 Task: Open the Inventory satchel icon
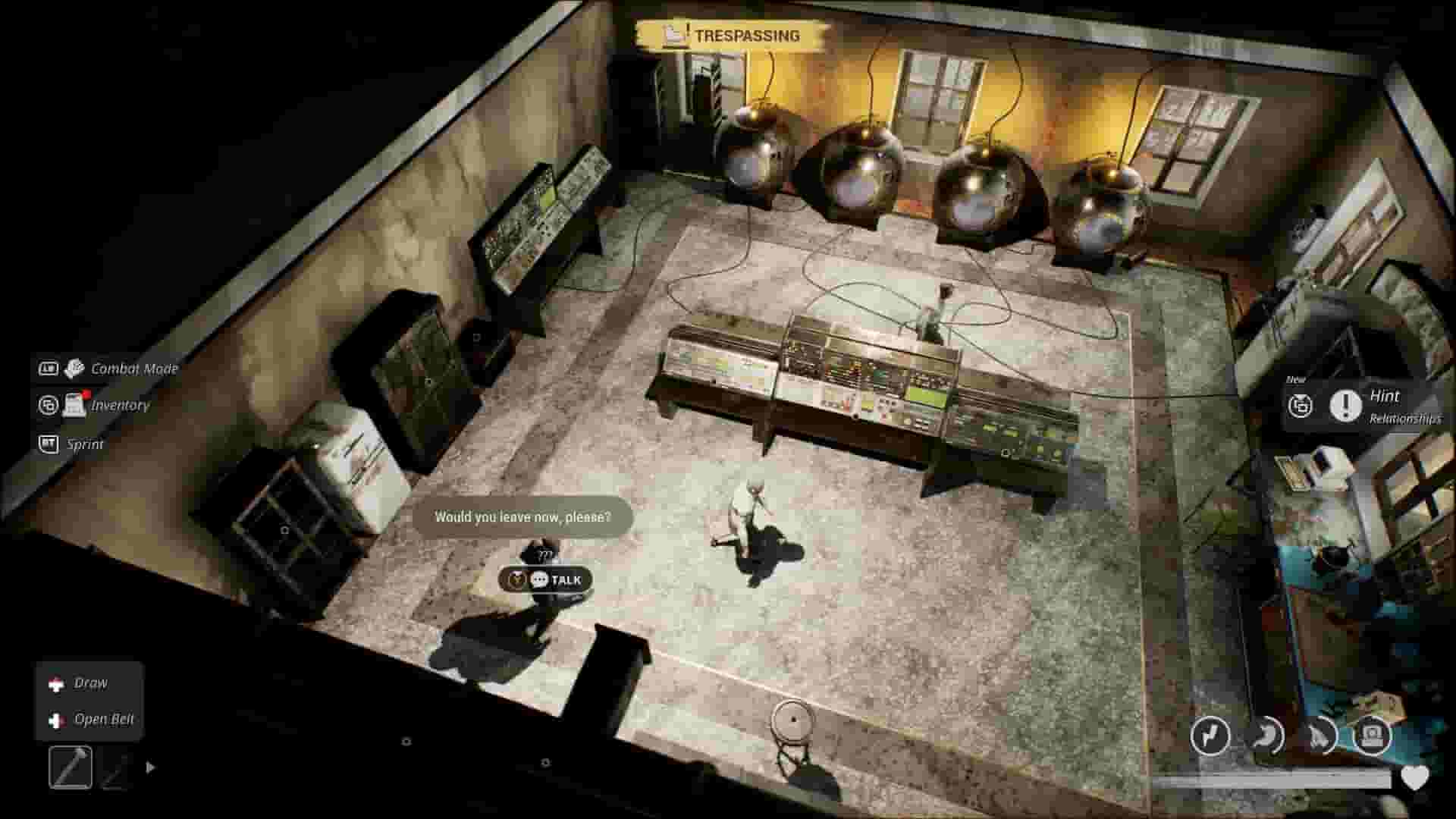coord(74,405)
